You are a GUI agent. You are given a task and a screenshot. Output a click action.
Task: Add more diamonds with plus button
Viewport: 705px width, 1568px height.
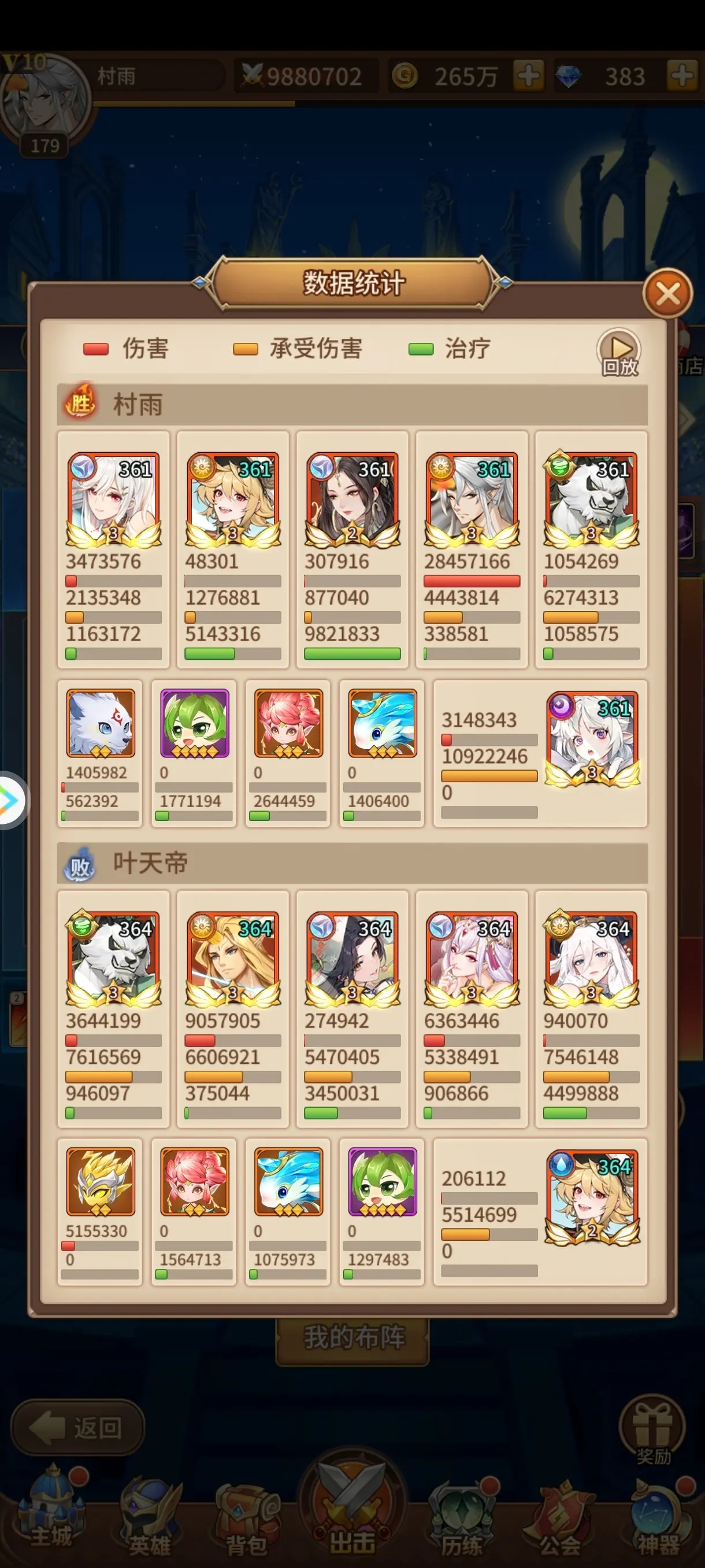(x=682, y=76)
